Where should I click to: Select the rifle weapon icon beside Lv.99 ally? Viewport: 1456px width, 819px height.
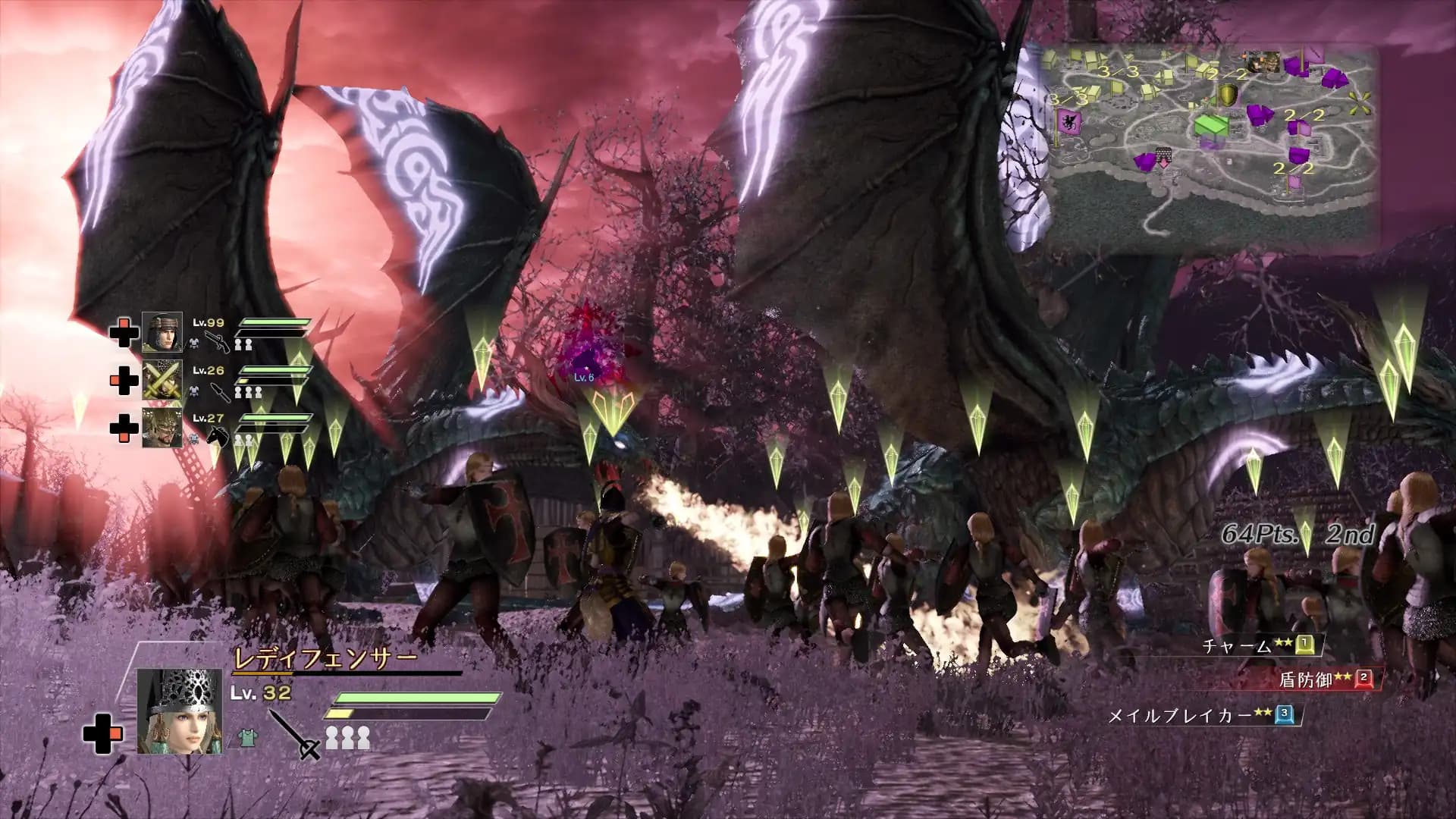click(218, 340)
